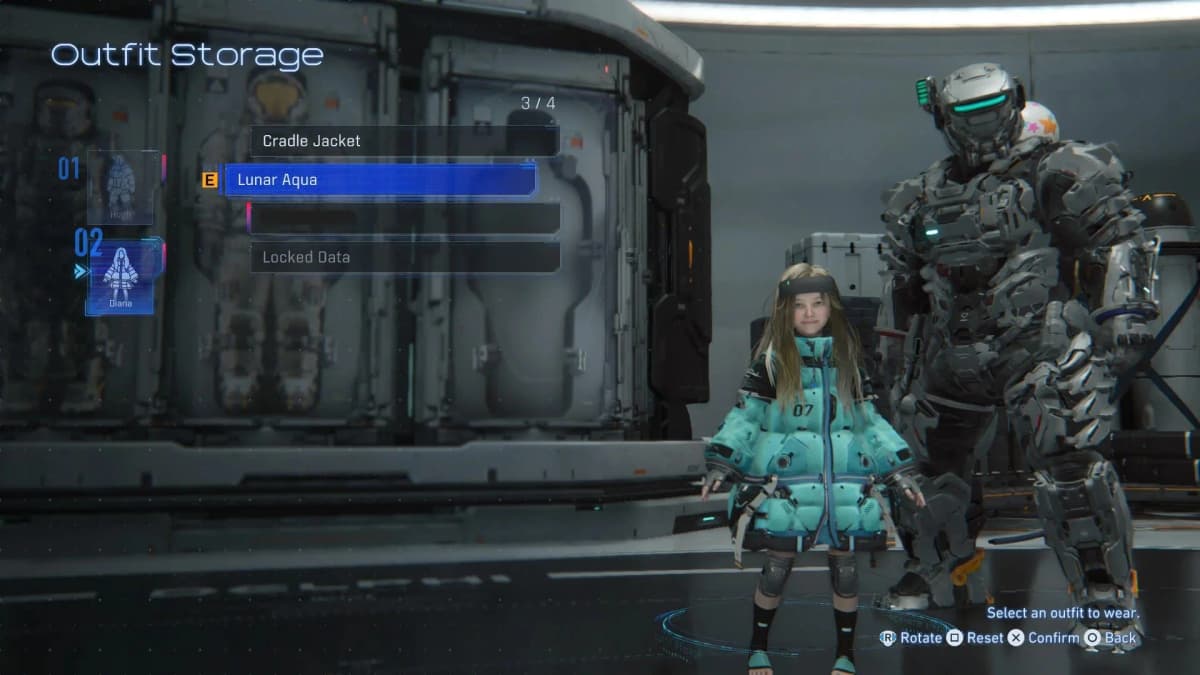
Task: Select the blank outfit row with pink marker
Action: click(404, 218)
